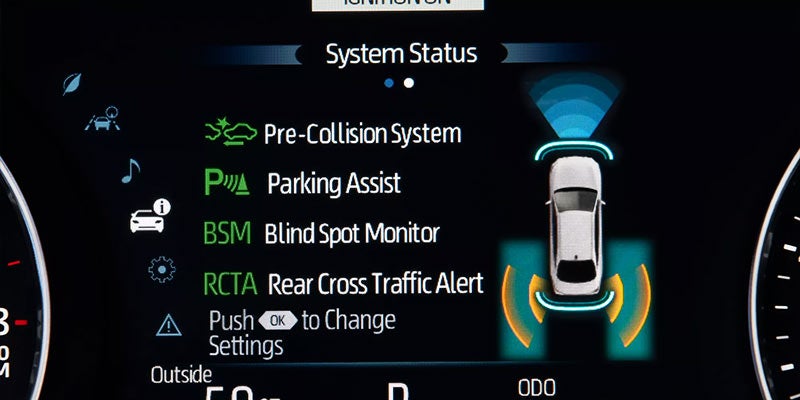The height and width of the screenshot is (400, 800).
Task: Open the Blind Spot Monitor item
Action: click(321, 234)
